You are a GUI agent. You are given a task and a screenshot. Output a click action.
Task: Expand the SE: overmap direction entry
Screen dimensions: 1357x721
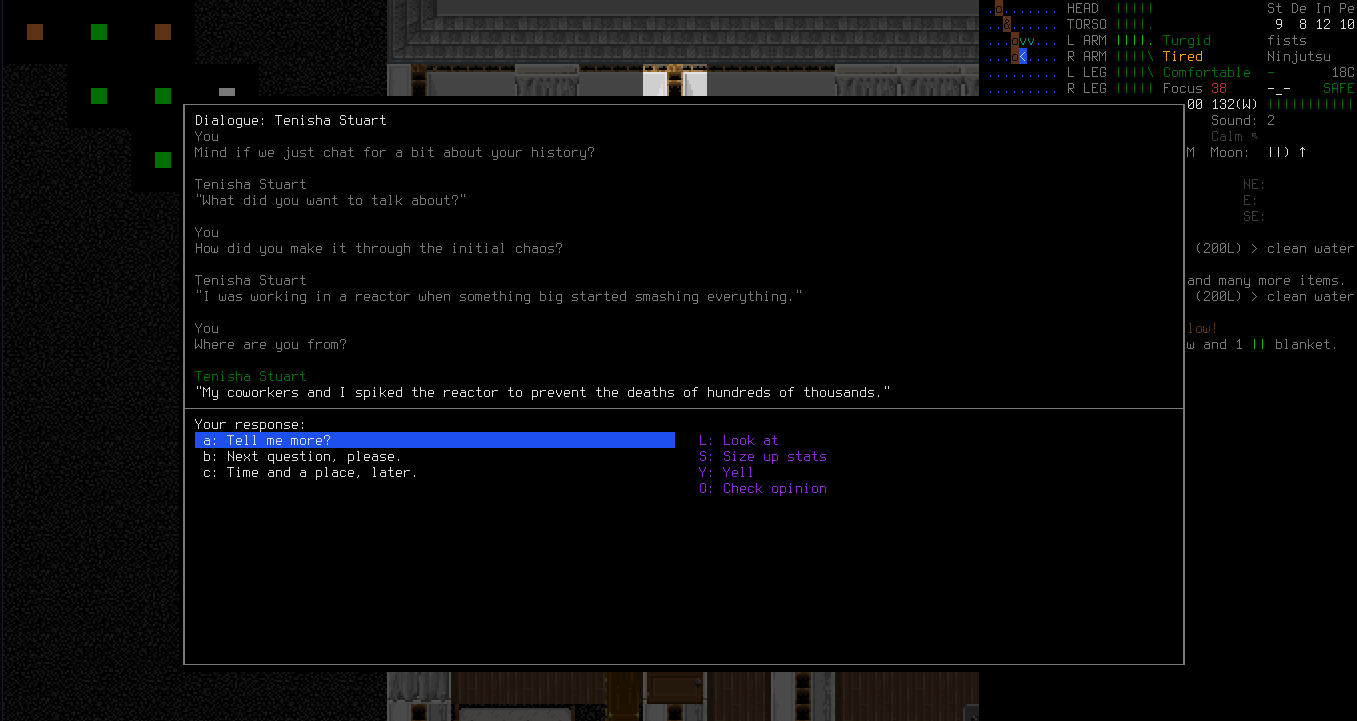[x=1251, y=216]
